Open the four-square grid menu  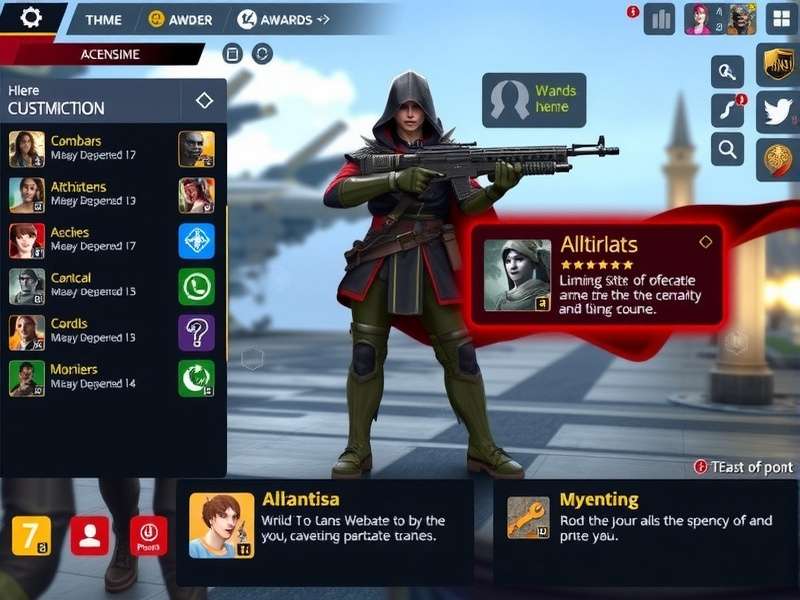click(781, 18)
